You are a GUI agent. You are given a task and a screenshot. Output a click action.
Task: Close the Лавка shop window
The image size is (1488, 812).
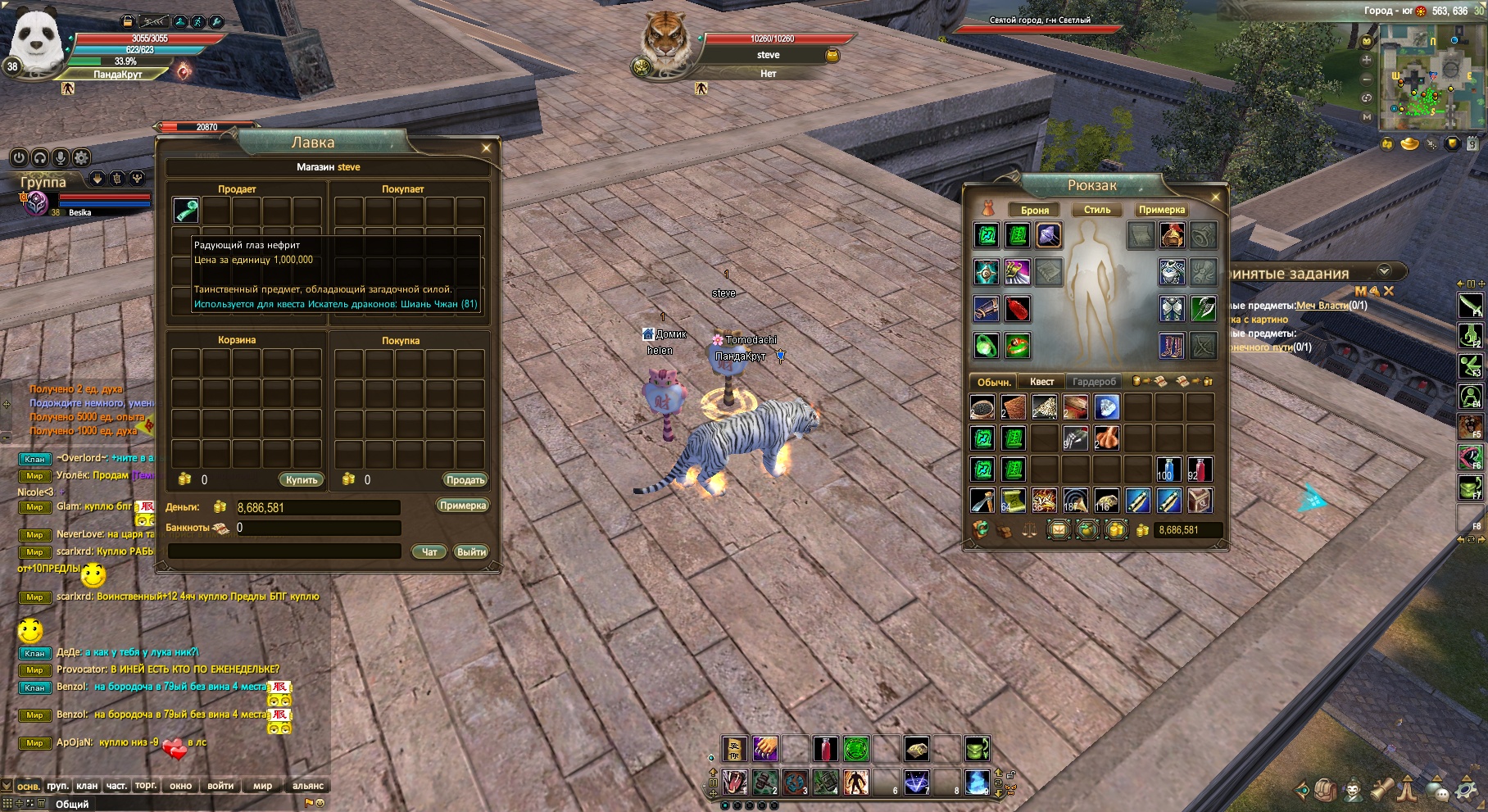(x=486, y=148)
